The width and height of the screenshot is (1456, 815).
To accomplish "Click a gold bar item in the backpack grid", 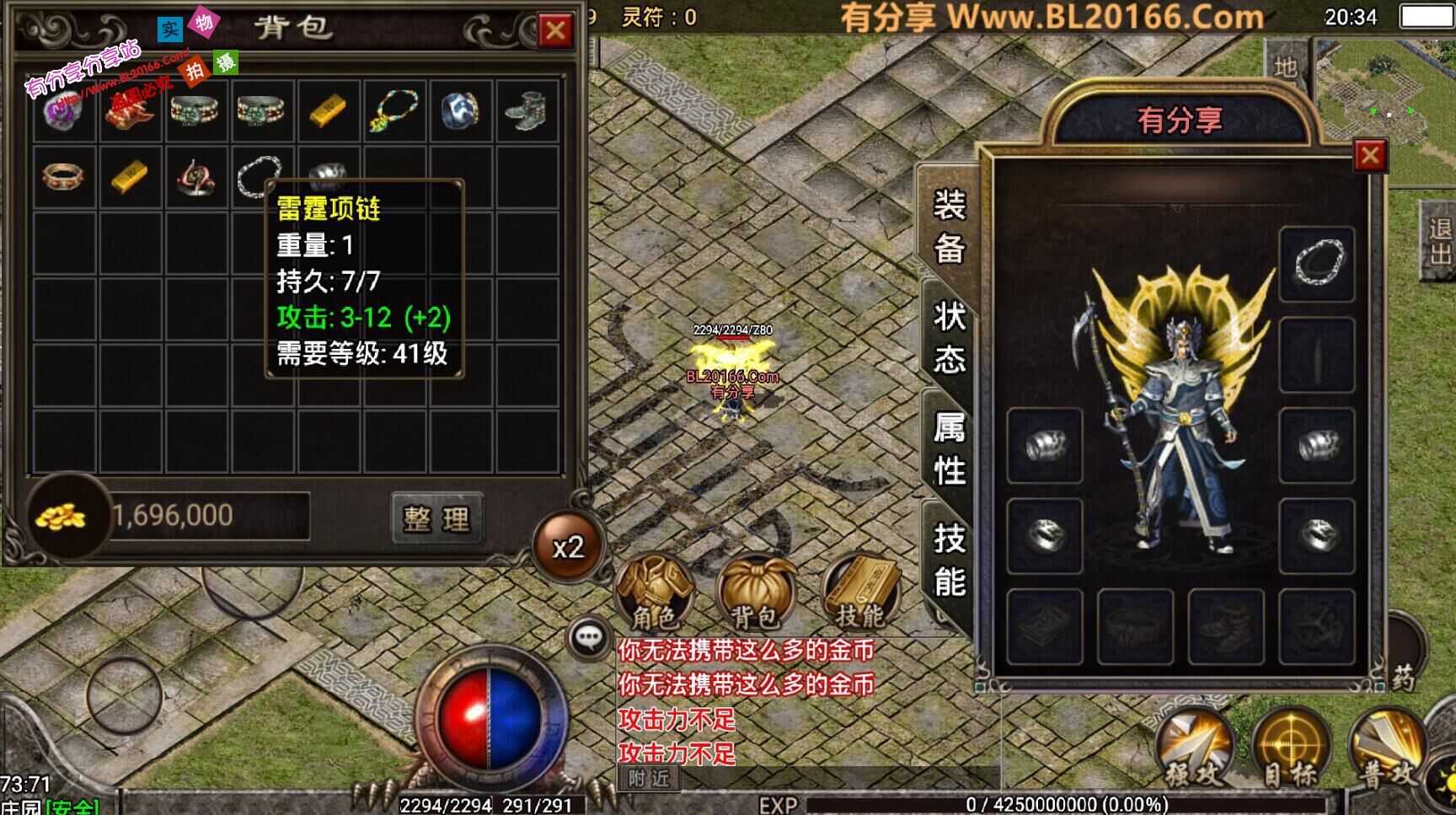I will coord(327,110).
